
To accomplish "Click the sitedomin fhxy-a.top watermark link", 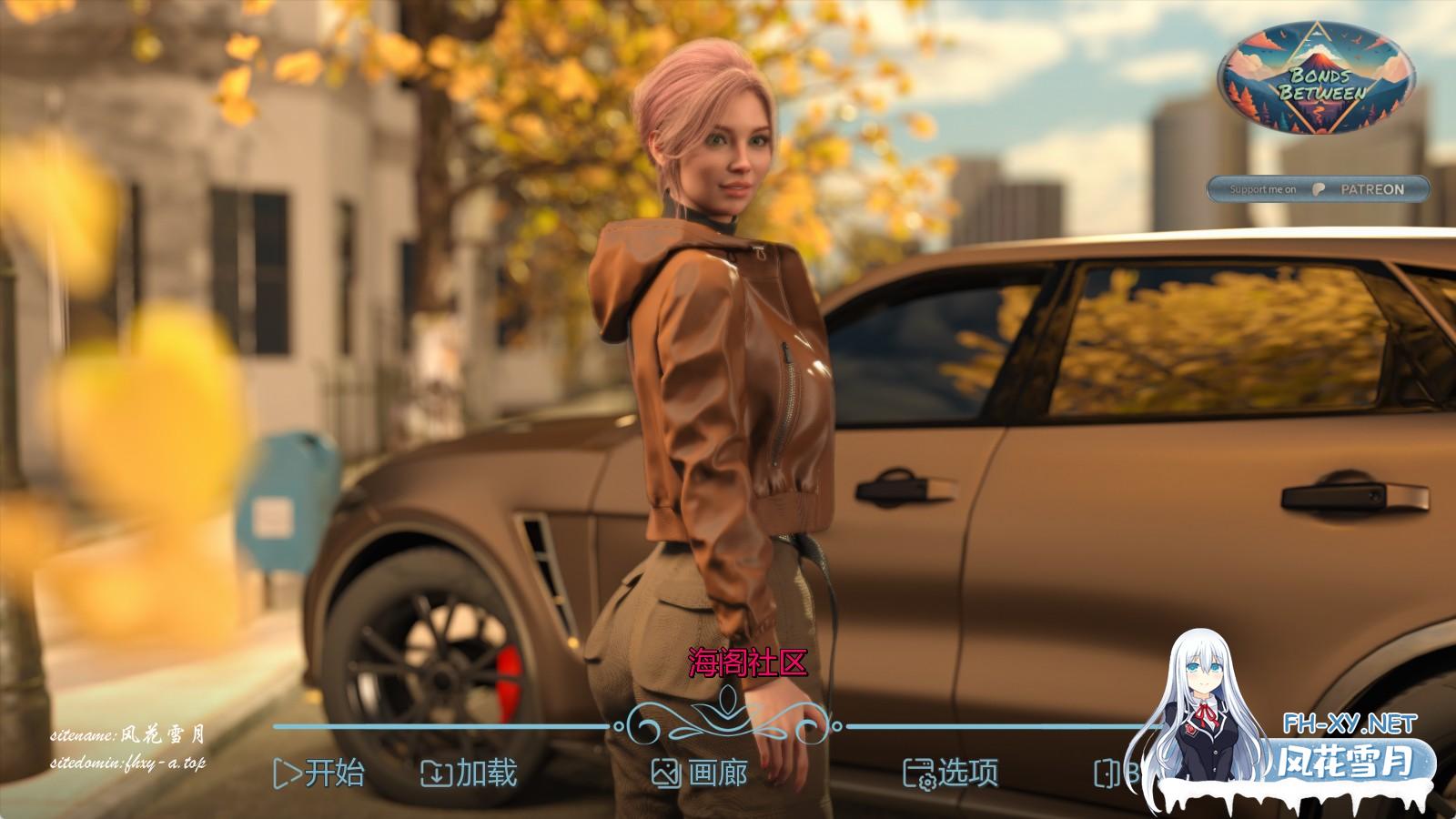I will [128, 765].
